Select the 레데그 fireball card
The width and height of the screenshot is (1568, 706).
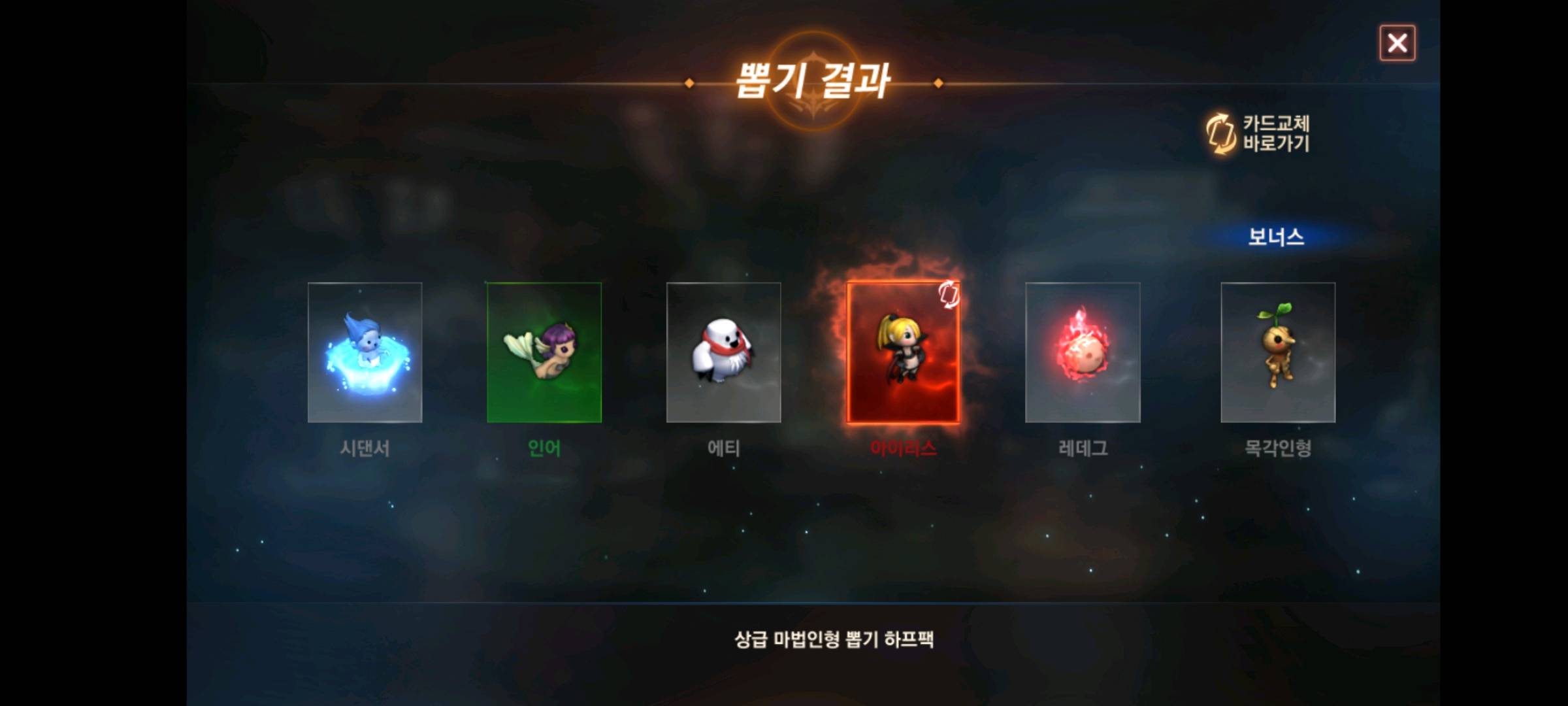pyautogui.click(x=1083, y=353)
